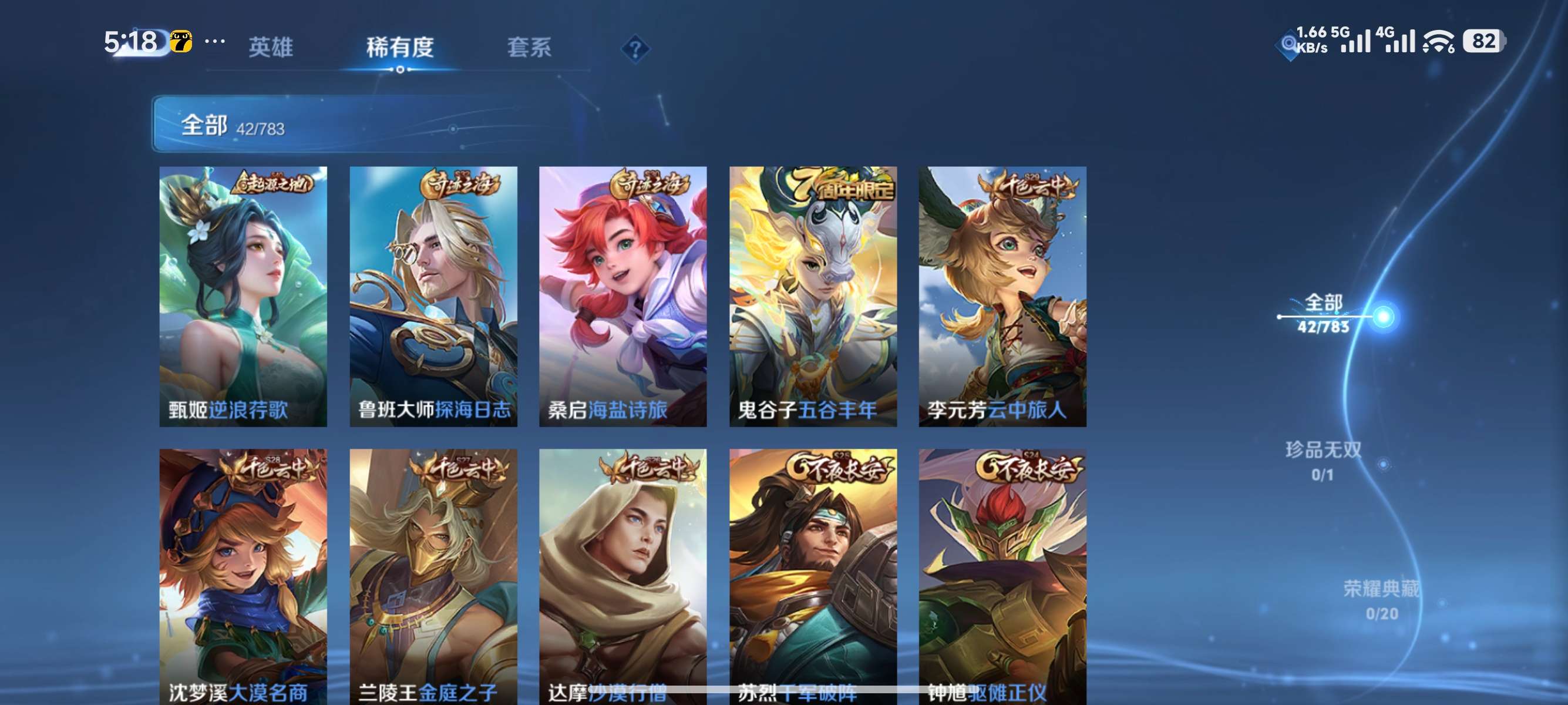The height and width of the screenshot is (705, 1568).
Task: Filter by 珍品无双 rarity
Action: (x=1323, y=461)
